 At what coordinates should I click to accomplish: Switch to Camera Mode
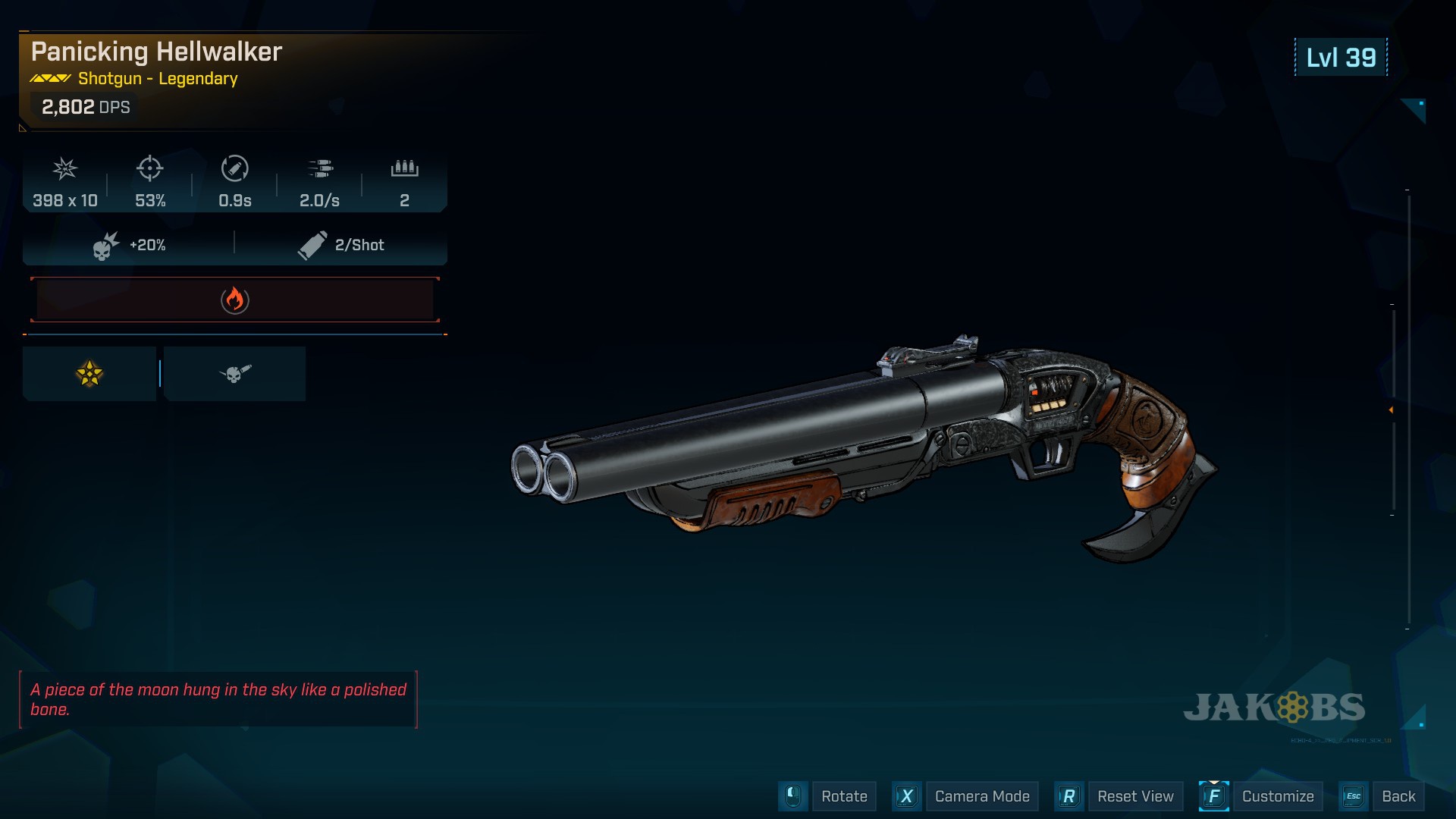pos(981,796)
